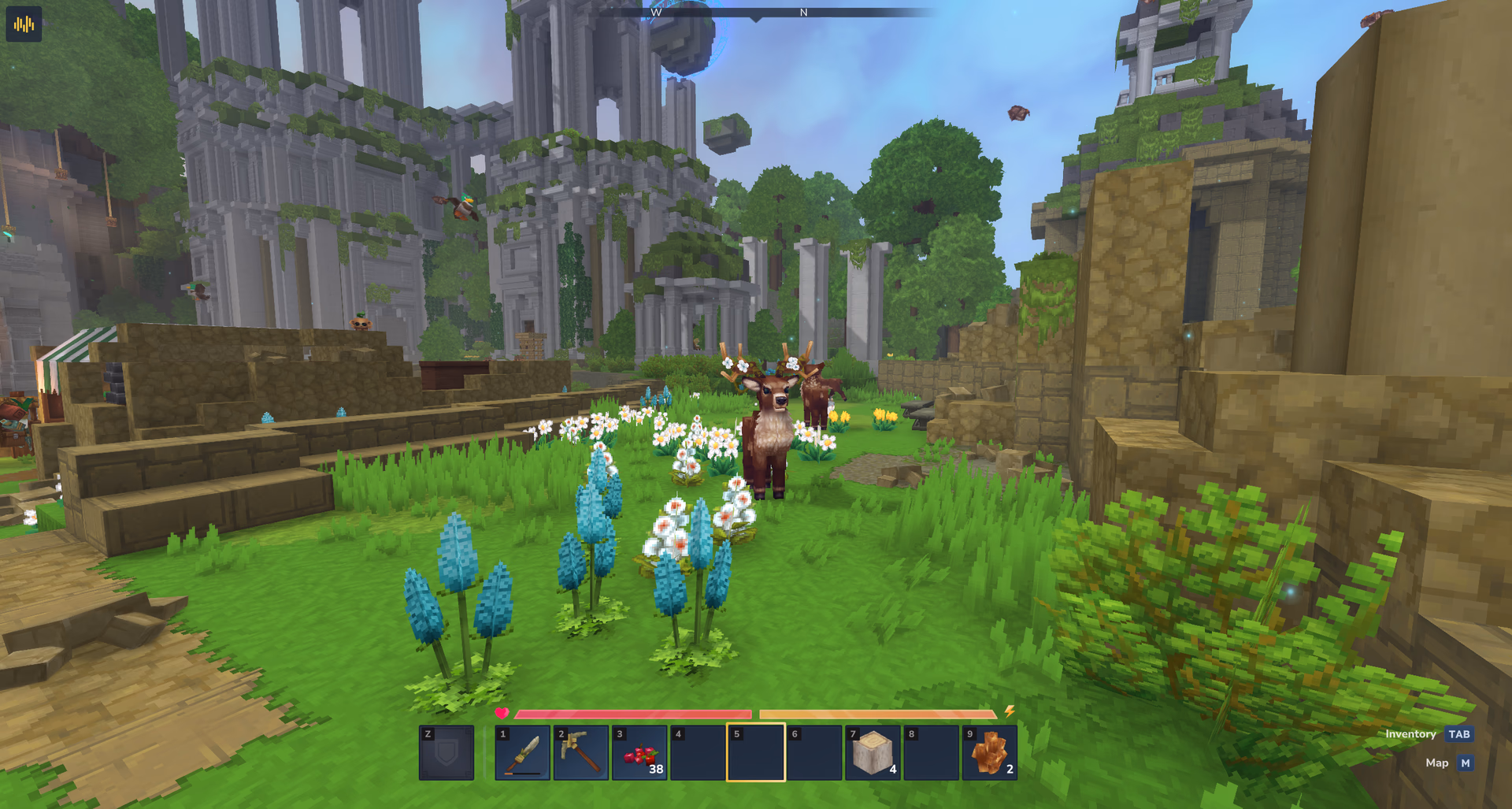The image size is (1512, 809).
Task: Pick the wood log block slot
Action: [873, 753]
